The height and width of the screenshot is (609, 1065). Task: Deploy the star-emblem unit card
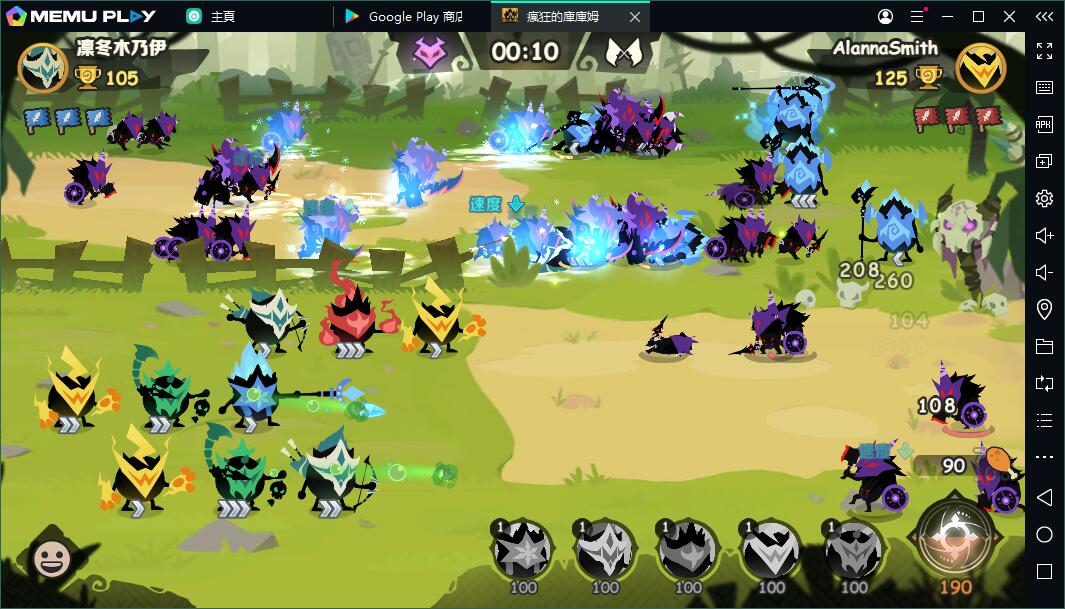click(522, 549)
